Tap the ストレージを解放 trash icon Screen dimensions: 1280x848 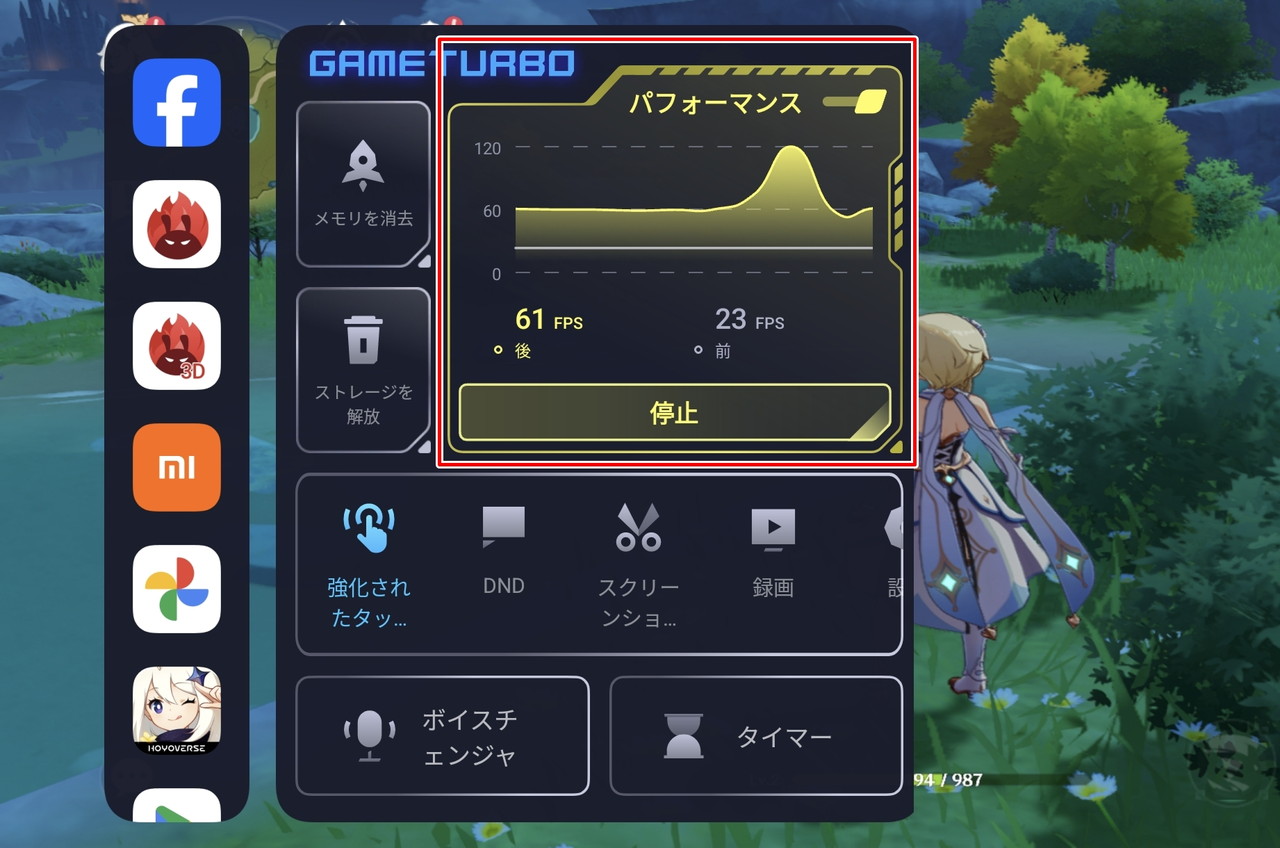(363, 335)
